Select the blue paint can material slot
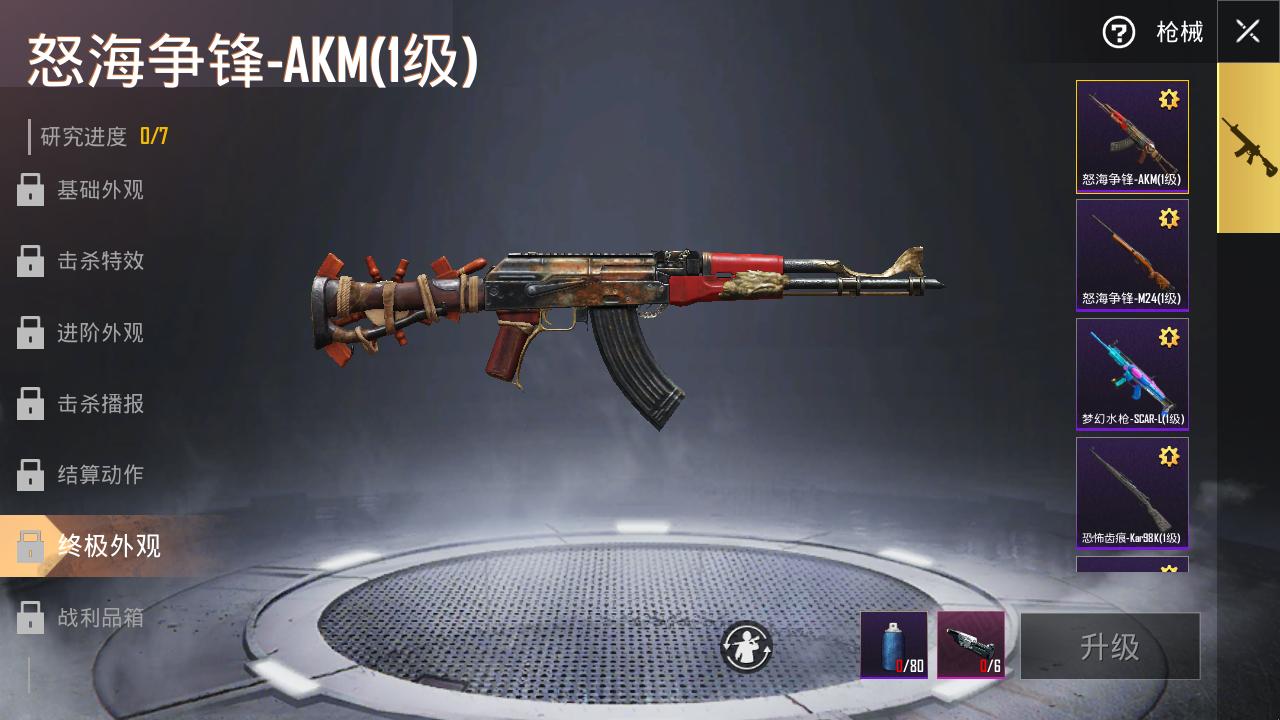 (x=894, y=645)
